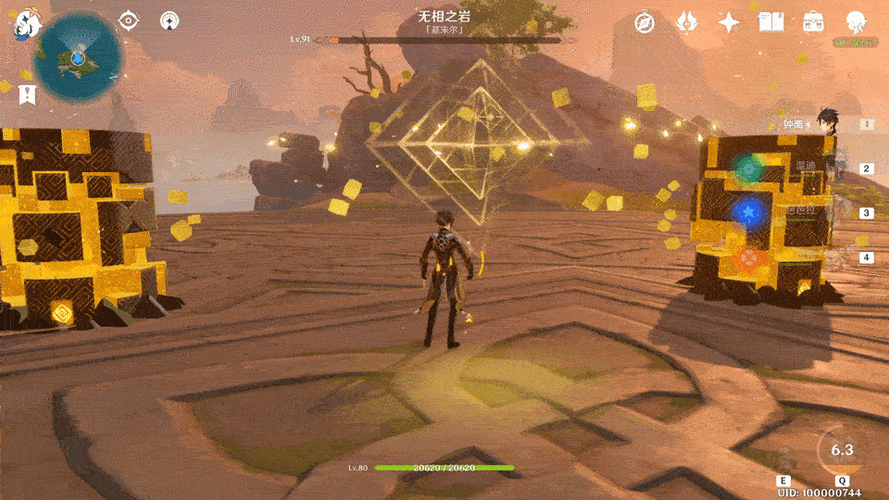This screenshot has width=889, height=500.
Task: Toggle elemental sight eye icon
Action: click(128, 20)
